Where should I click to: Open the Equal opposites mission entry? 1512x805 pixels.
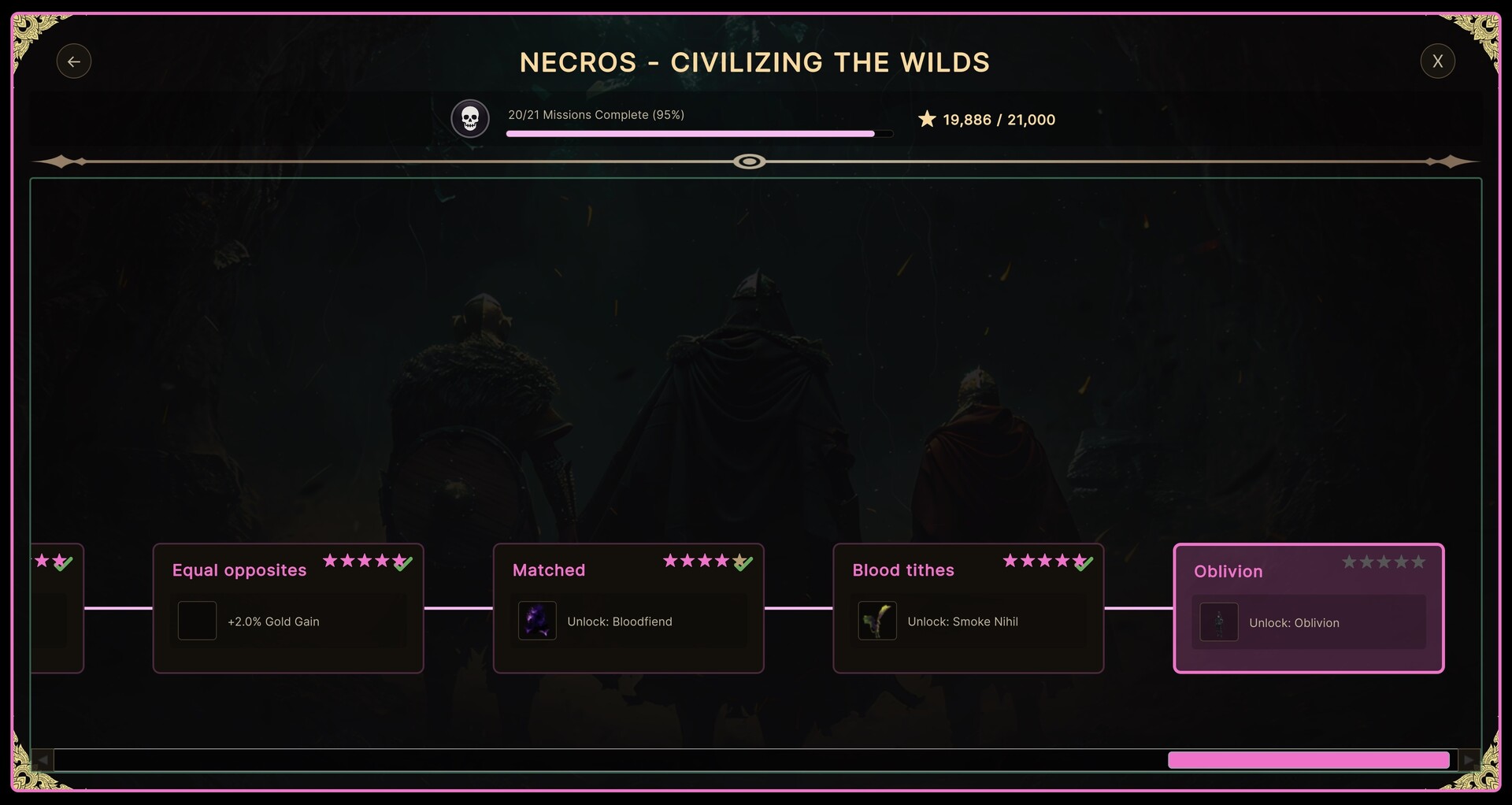(288, 608)
